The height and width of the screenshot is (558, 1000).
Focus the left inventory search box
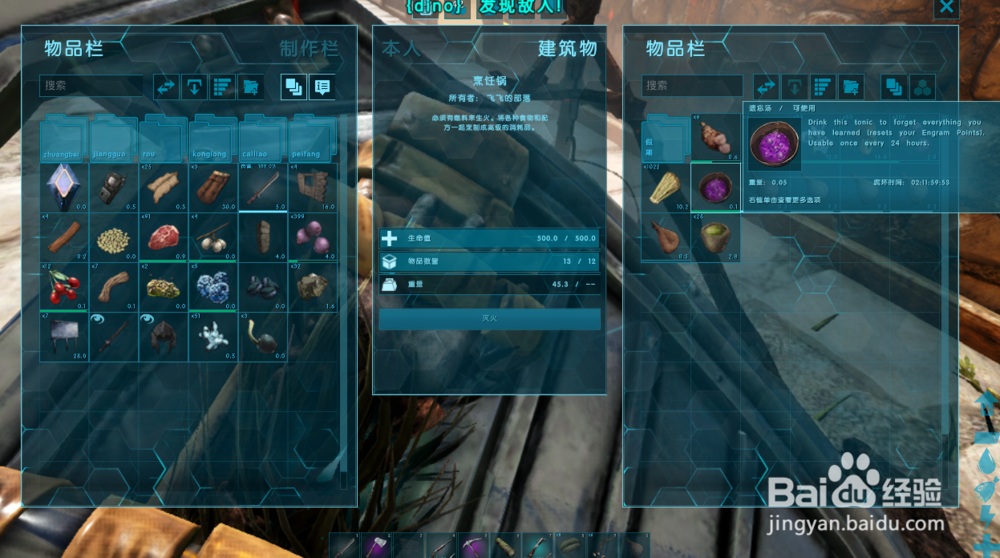(x=92, y=86)
